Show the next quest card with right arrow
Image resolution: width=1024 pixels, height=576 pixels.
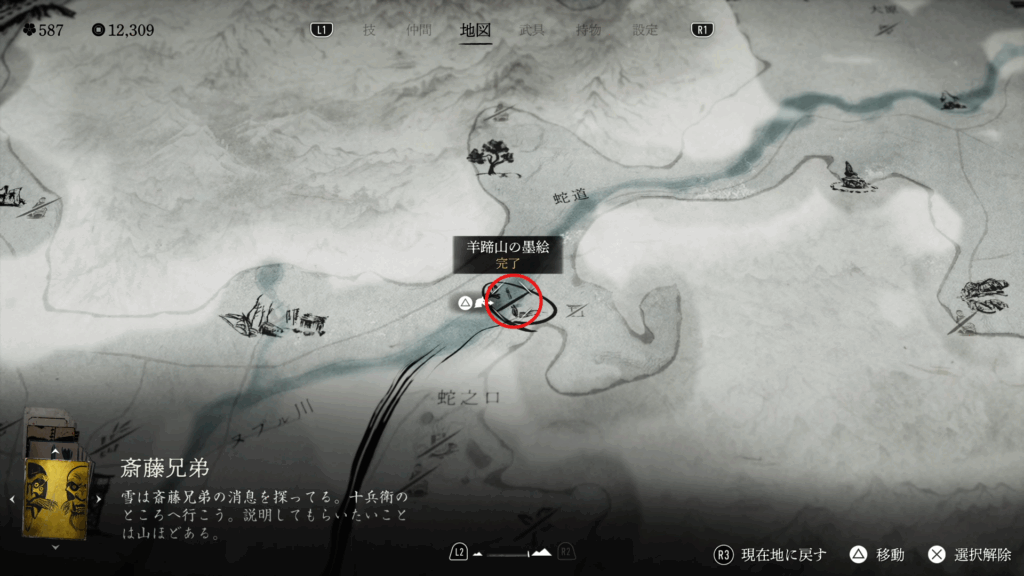point(99,498)
